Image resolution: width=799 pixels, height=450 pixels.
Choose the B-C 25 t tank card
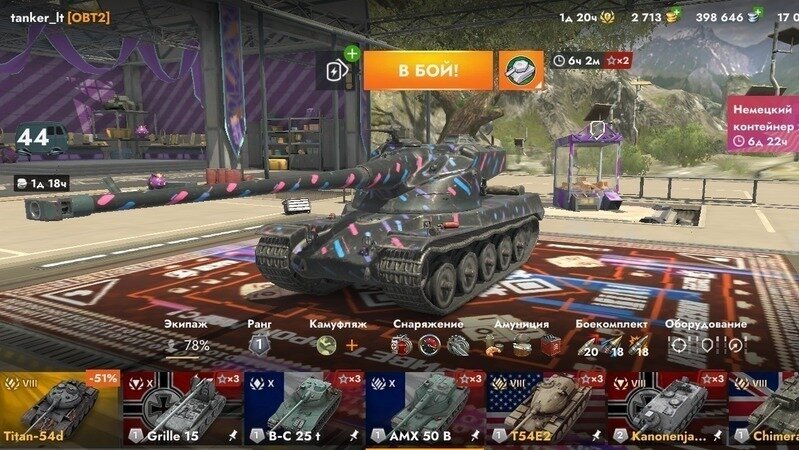[304, 408]
